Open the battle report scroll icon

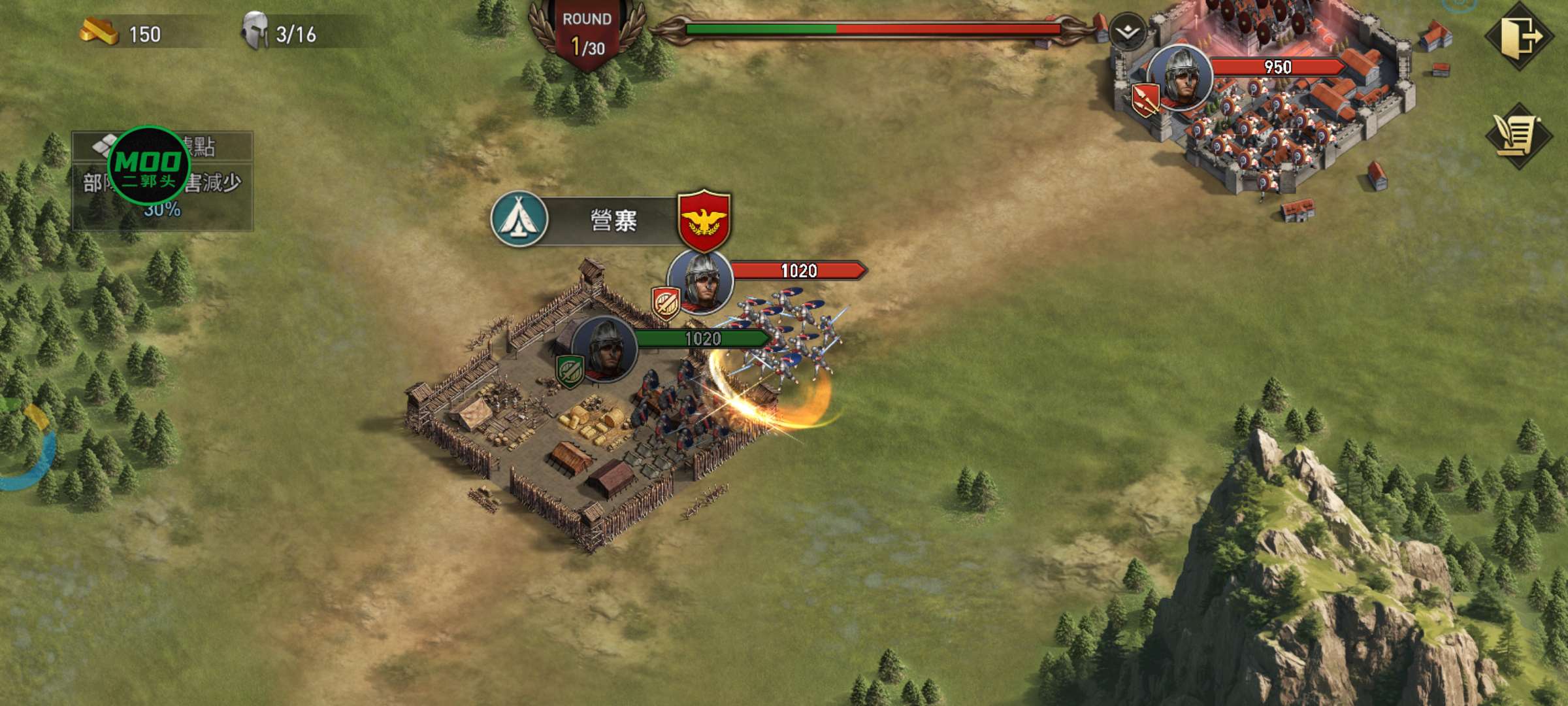point(1519,136)
